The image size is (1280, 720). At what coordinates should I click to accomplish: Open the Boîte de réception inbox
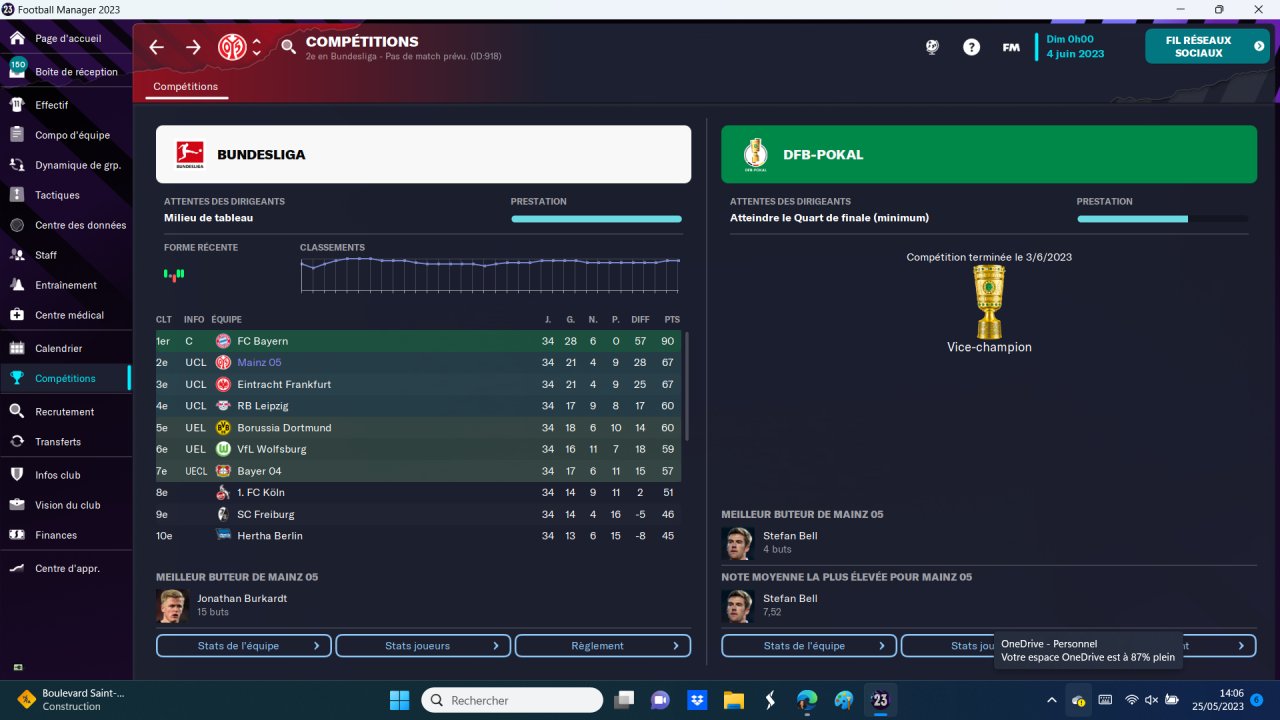(x=76, y=72)
